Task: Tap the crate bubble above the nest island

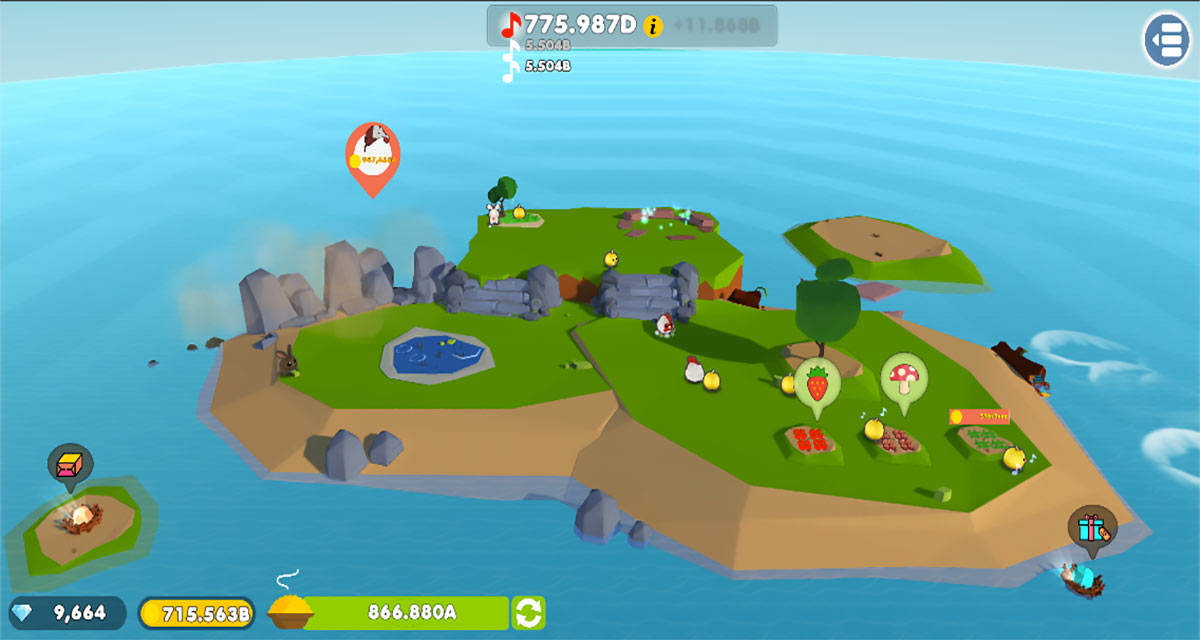Action: point(69,465)
